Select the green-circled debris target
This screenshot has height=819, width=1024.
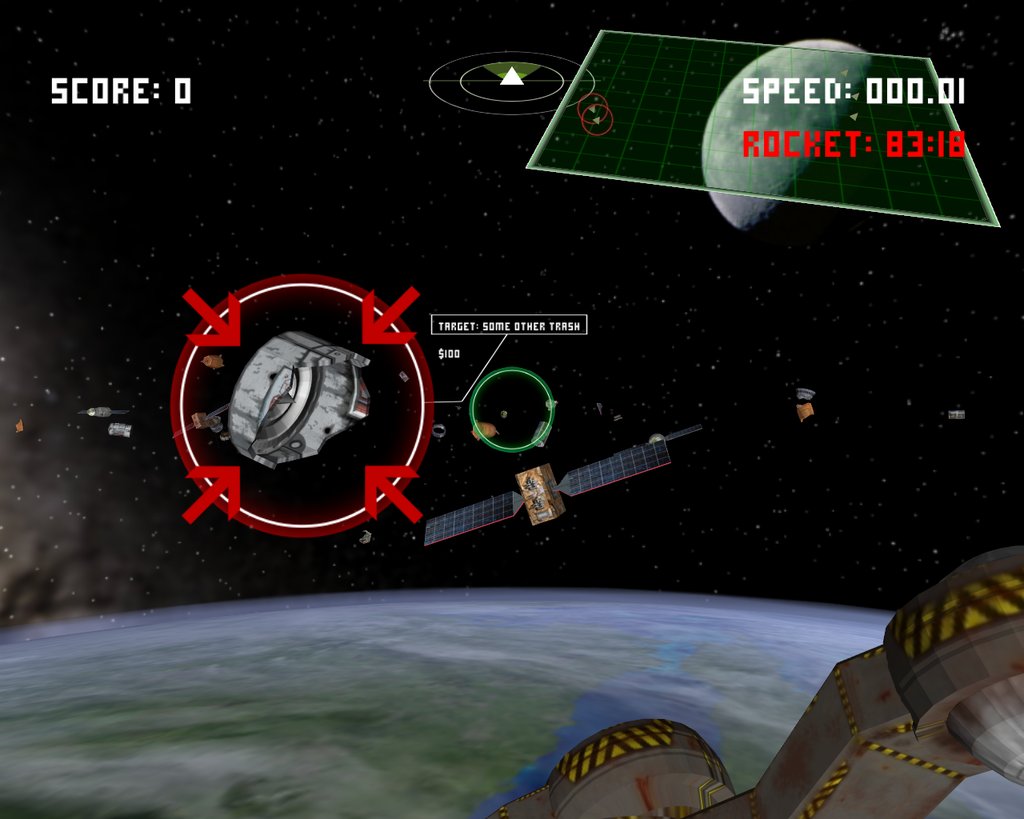[511, 409]
